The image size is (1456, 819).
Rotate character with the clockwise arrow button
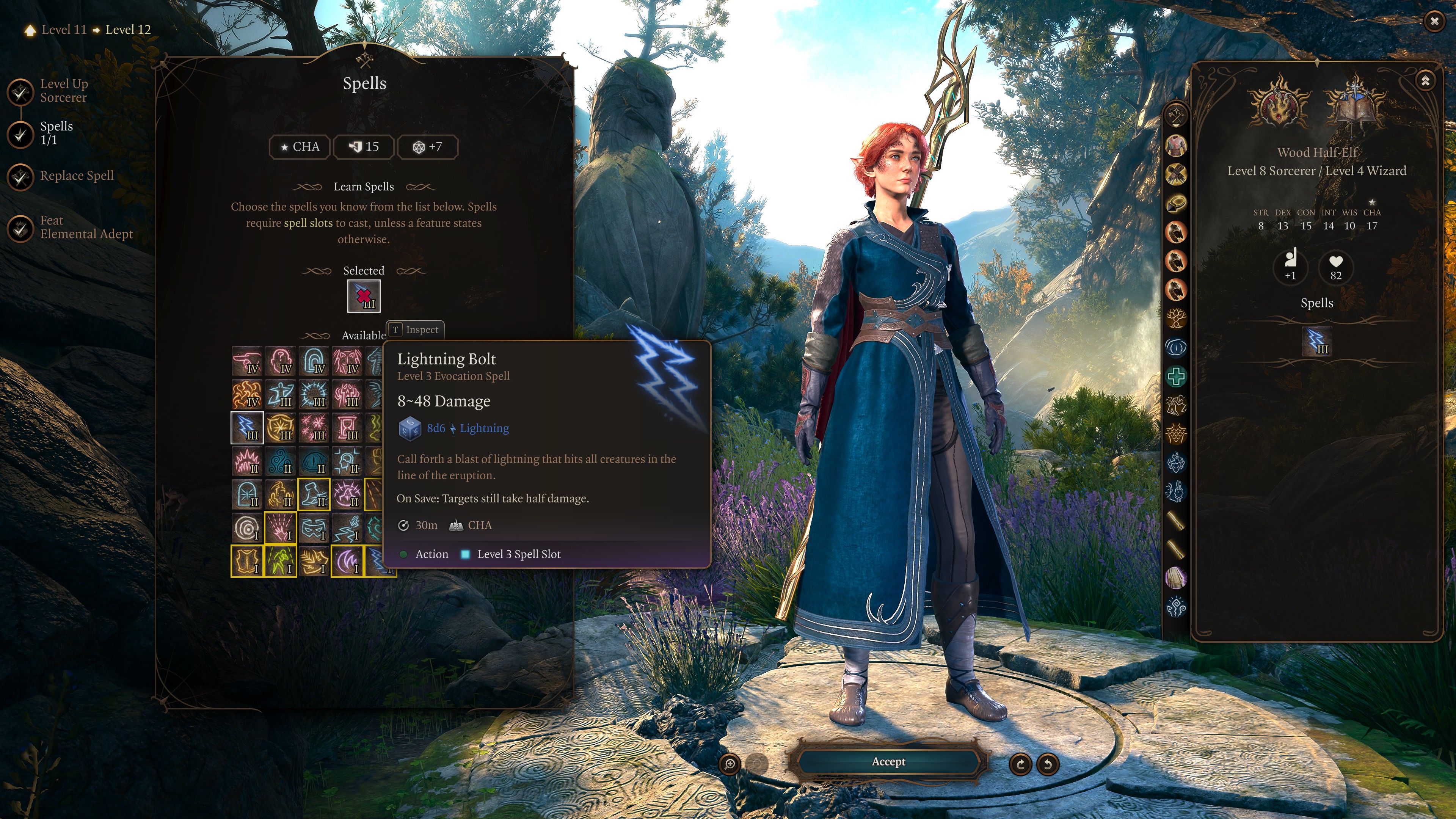(1020, 764)
